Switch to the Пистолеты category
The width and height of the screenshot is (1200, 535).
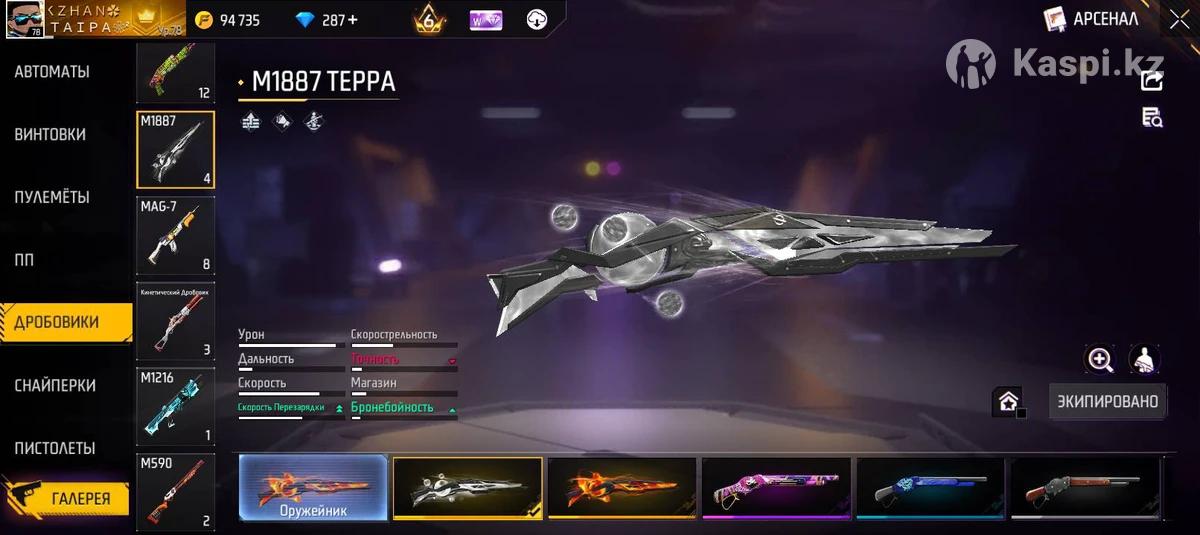(x=55, y=448)
